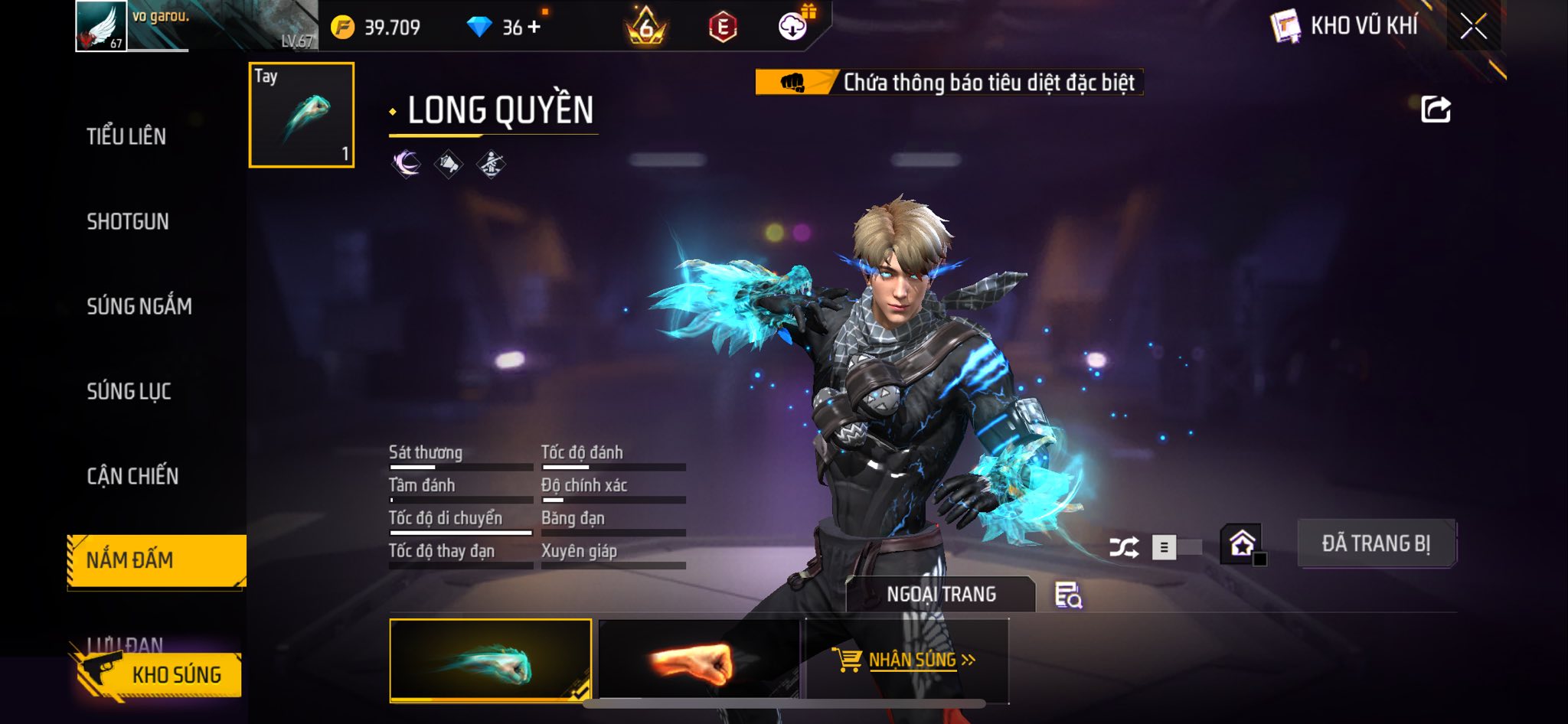Show the CẬN CHIẾN weapons

[x=132, y=476]
